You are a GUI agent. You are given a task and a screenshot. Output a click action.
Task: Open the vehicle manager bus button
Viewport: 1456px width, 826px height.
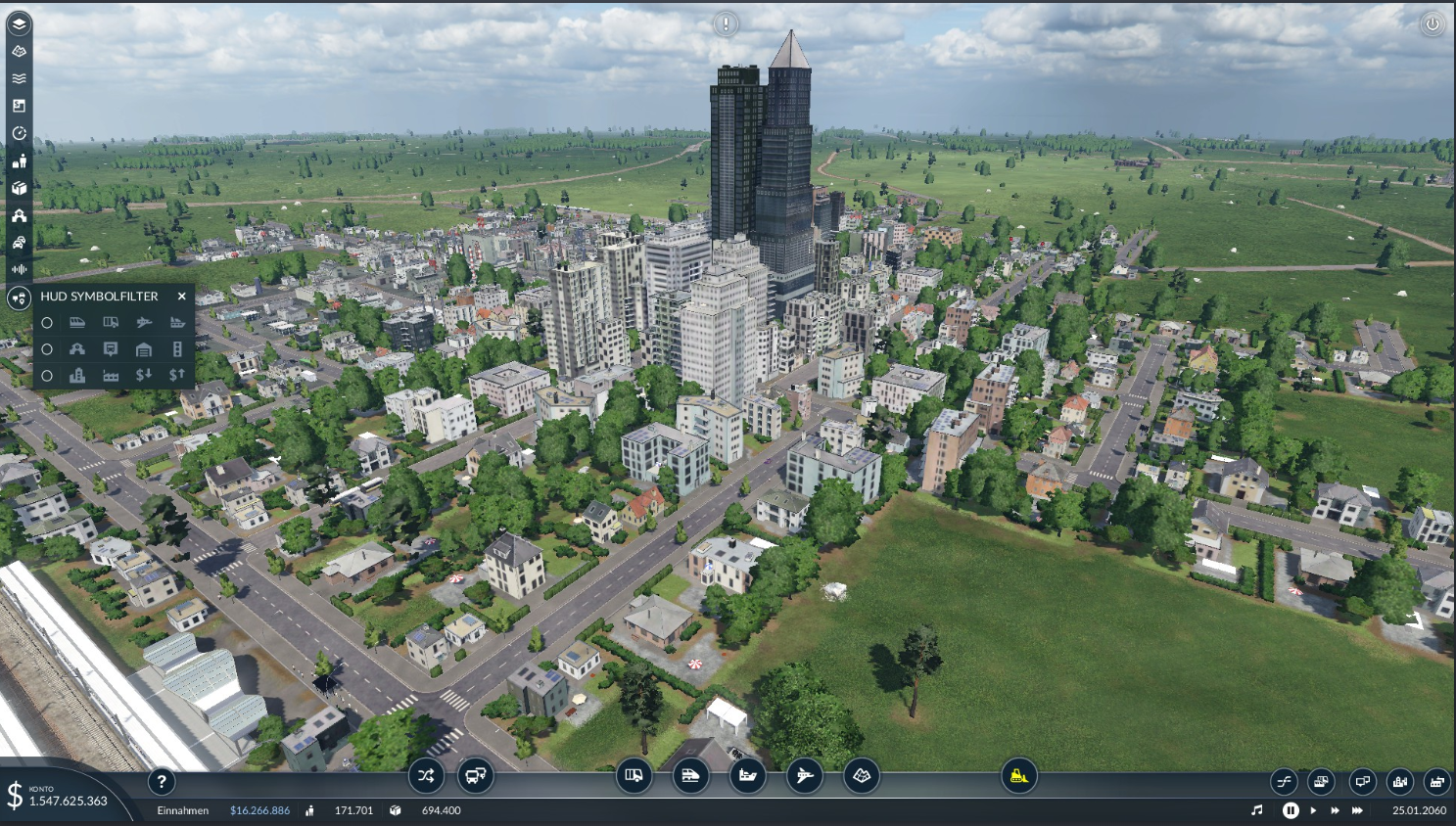pyautogui.click(x=476, y=776)
